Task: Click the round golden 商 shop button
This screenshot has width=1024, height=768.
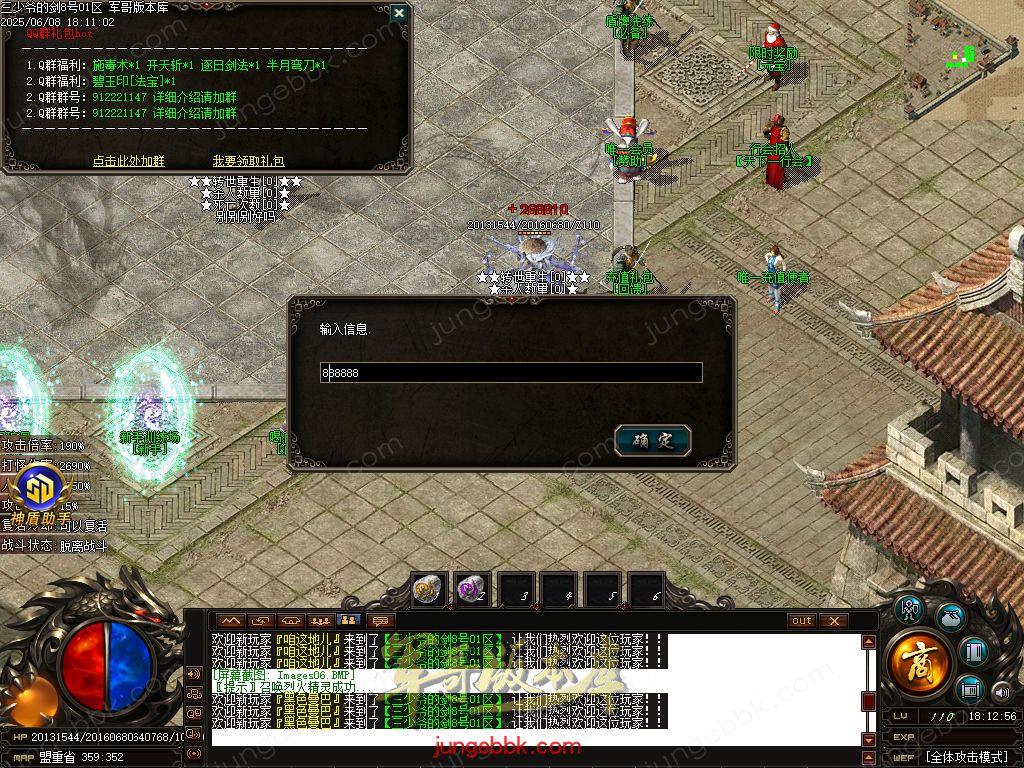Action: click(x=918, y=662)
